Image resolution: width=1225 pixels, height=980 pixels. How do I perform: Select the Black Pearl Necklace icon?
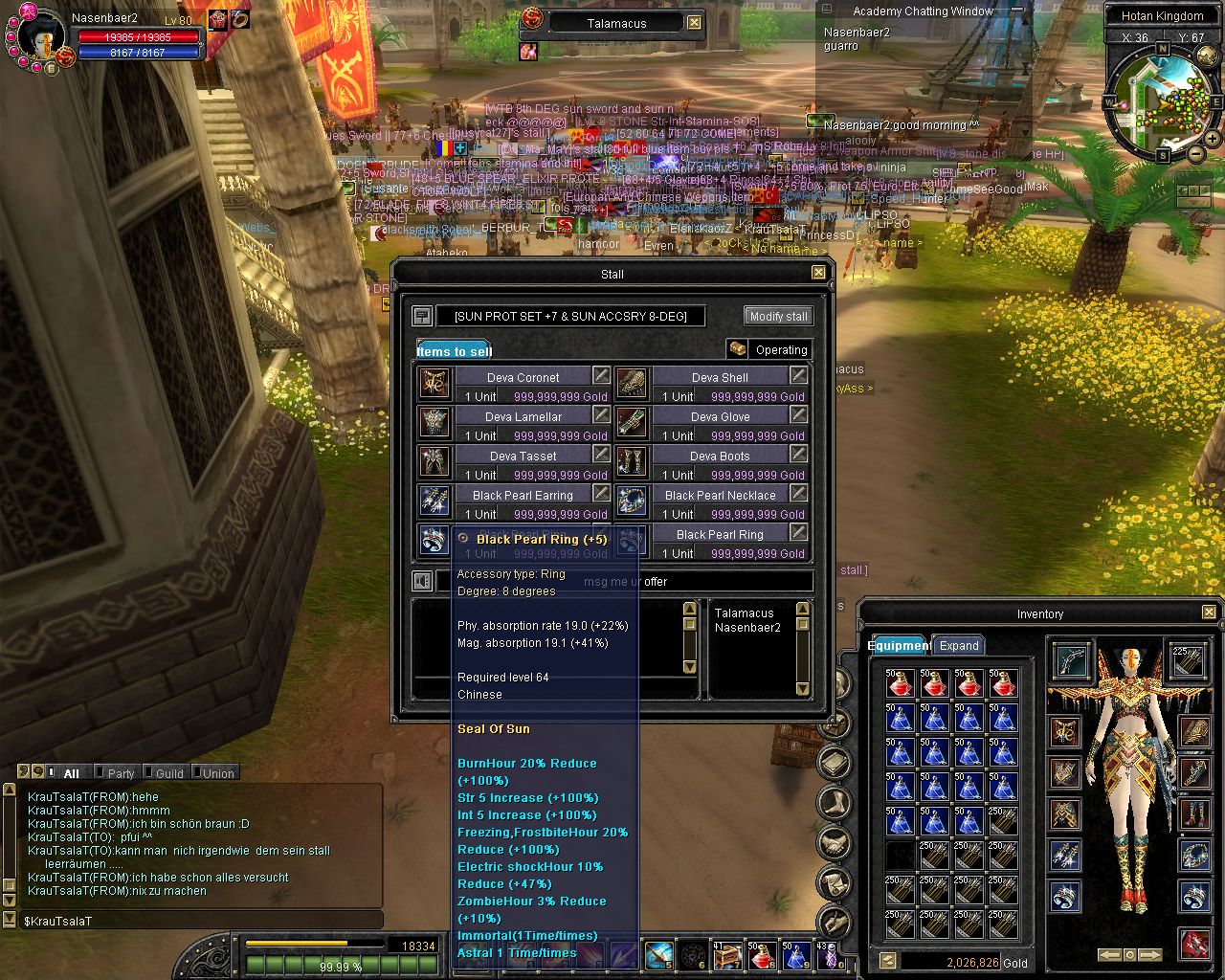633,500
